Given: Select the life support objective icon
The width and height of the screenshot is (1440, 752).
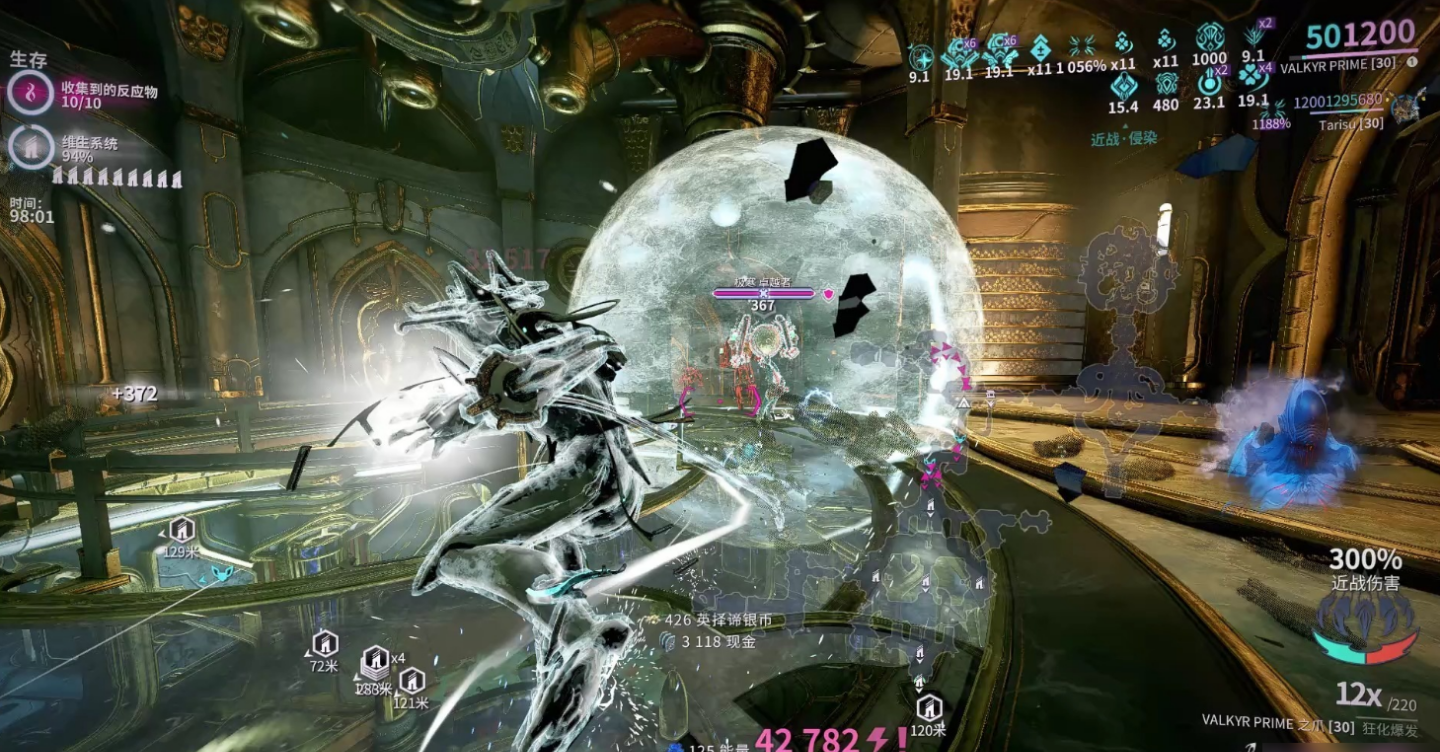Looking at the screenshot, I should tap(32, 147).
